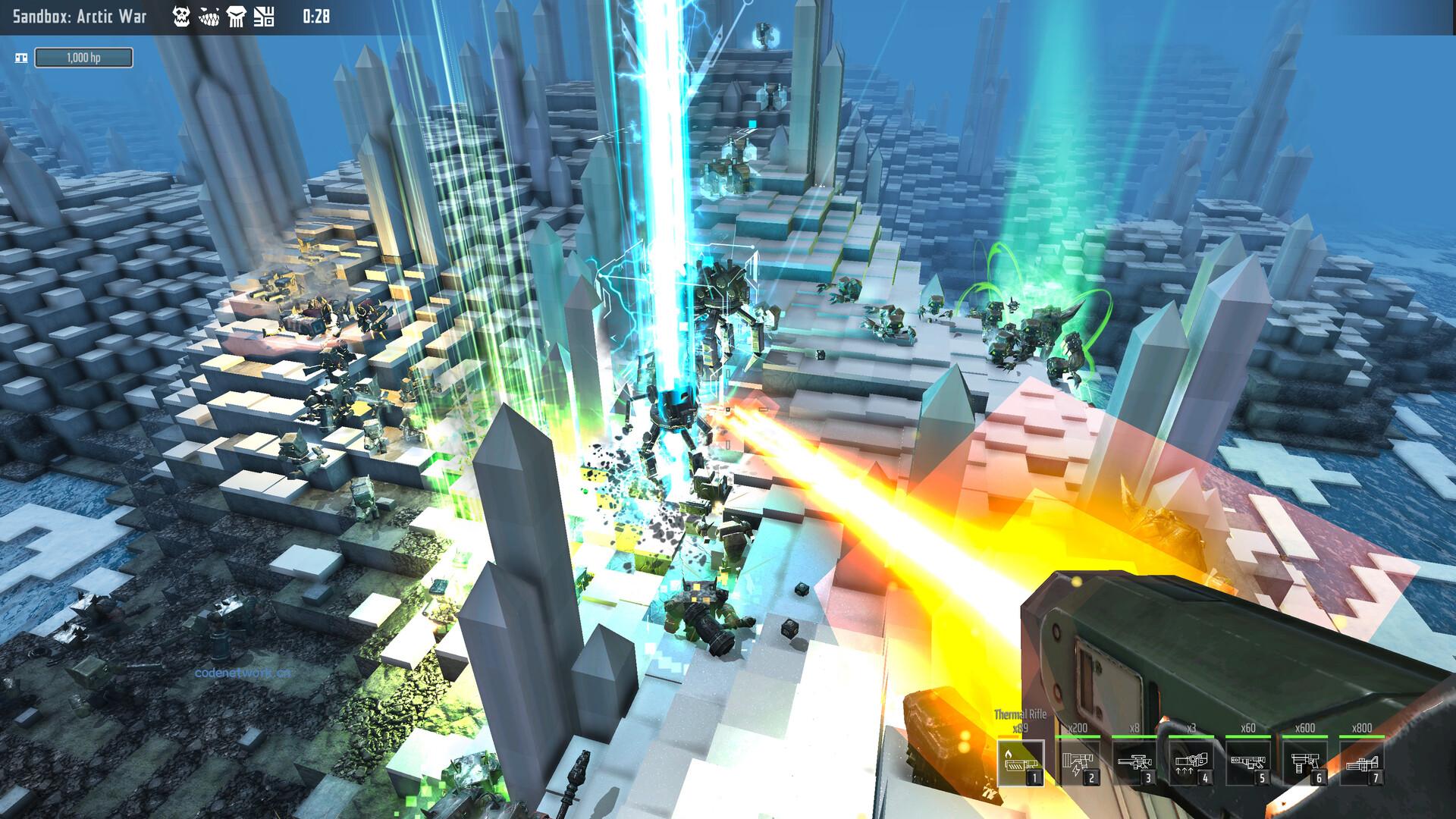Click the horned ork skull faction icon
This screenshot has width=1456, height=819.
point(181,17)
